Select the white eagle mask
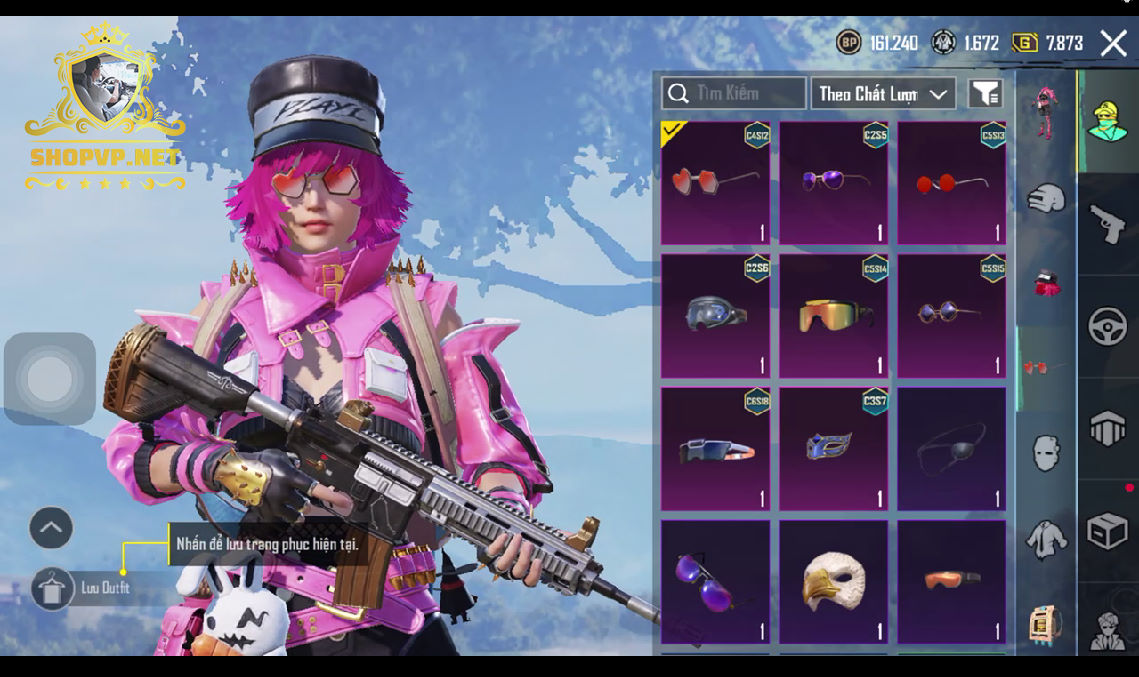This screenshot has width=1139, height=677. 833,581
